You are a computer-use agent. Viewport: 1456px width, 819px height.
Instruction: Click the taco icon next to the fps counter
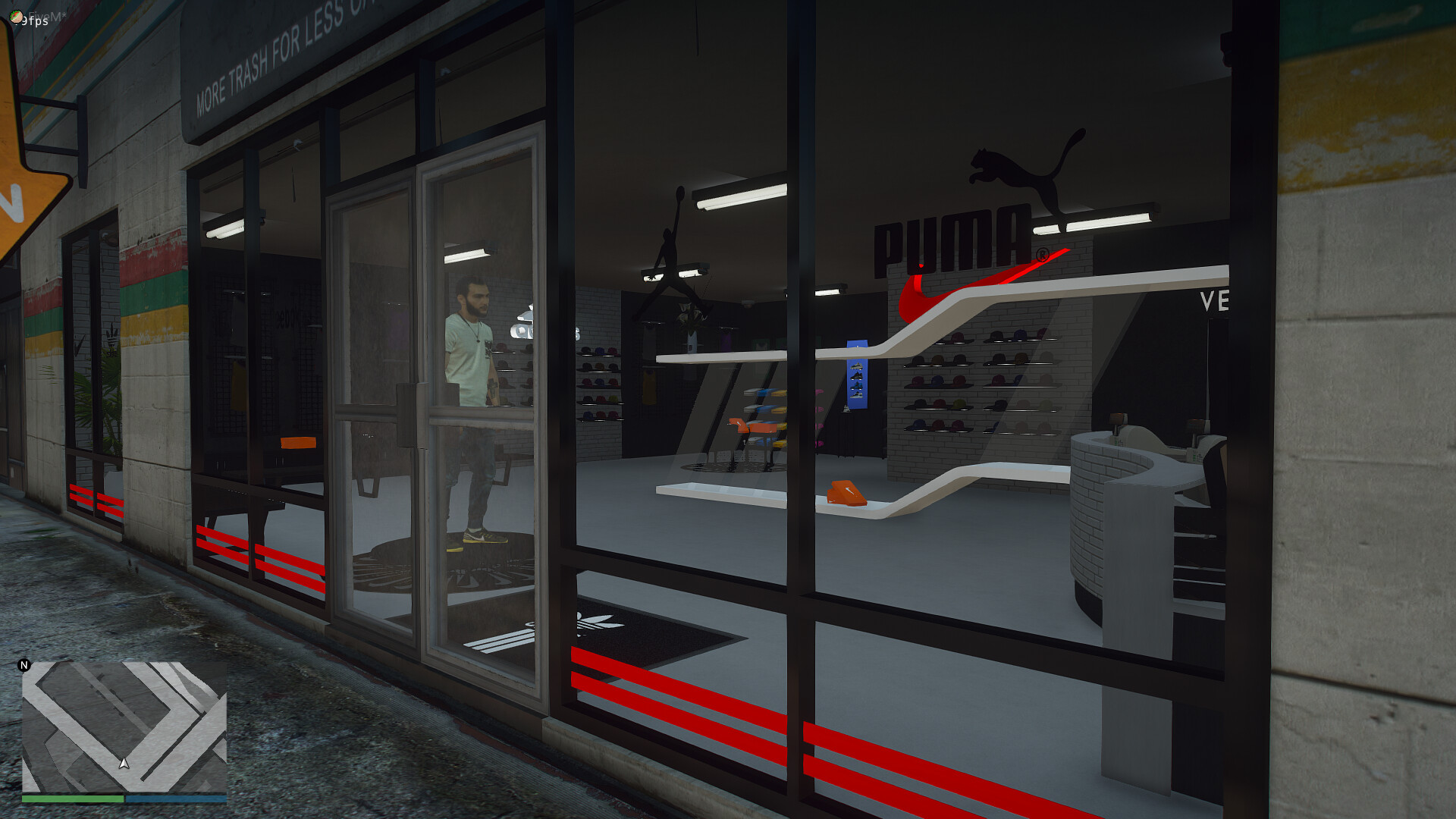pyautogui.click(x=15, y=17)
